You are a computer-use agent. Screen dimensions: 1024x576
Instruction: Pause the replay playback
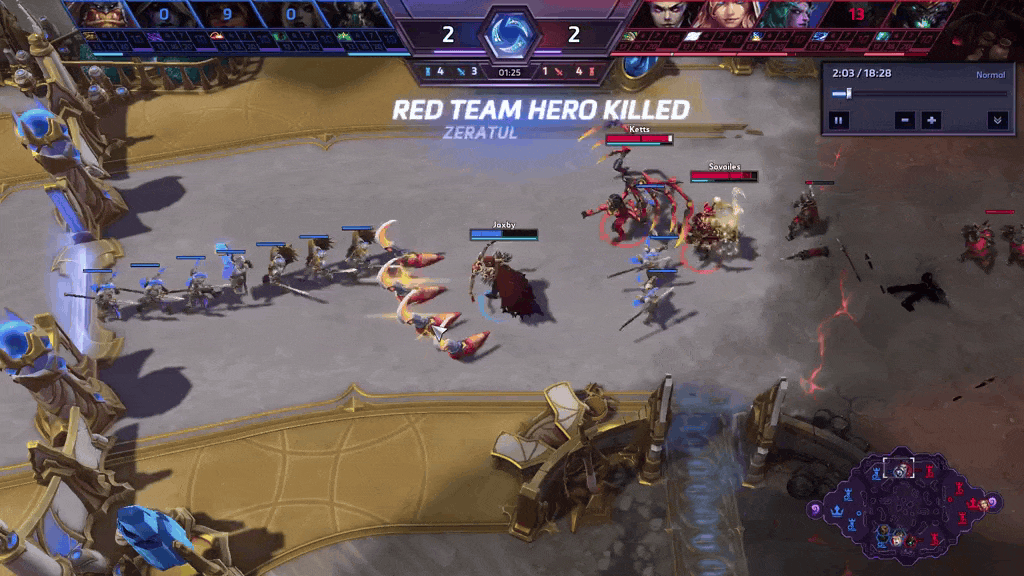coord(838,120)
